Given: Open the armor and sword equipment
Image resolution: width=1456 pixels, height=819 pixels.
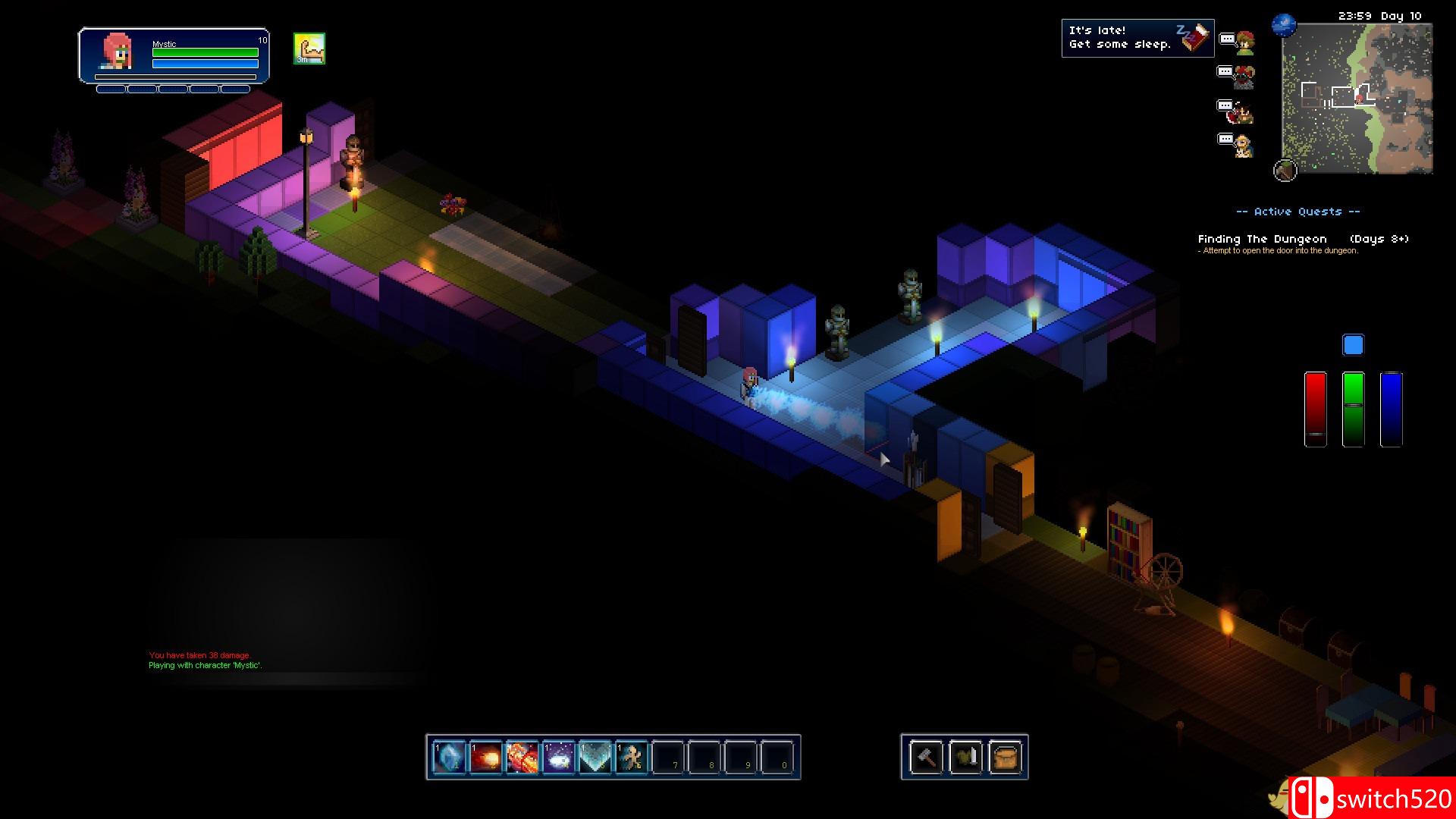Looking at the screenshot, I should click(965, 757).
